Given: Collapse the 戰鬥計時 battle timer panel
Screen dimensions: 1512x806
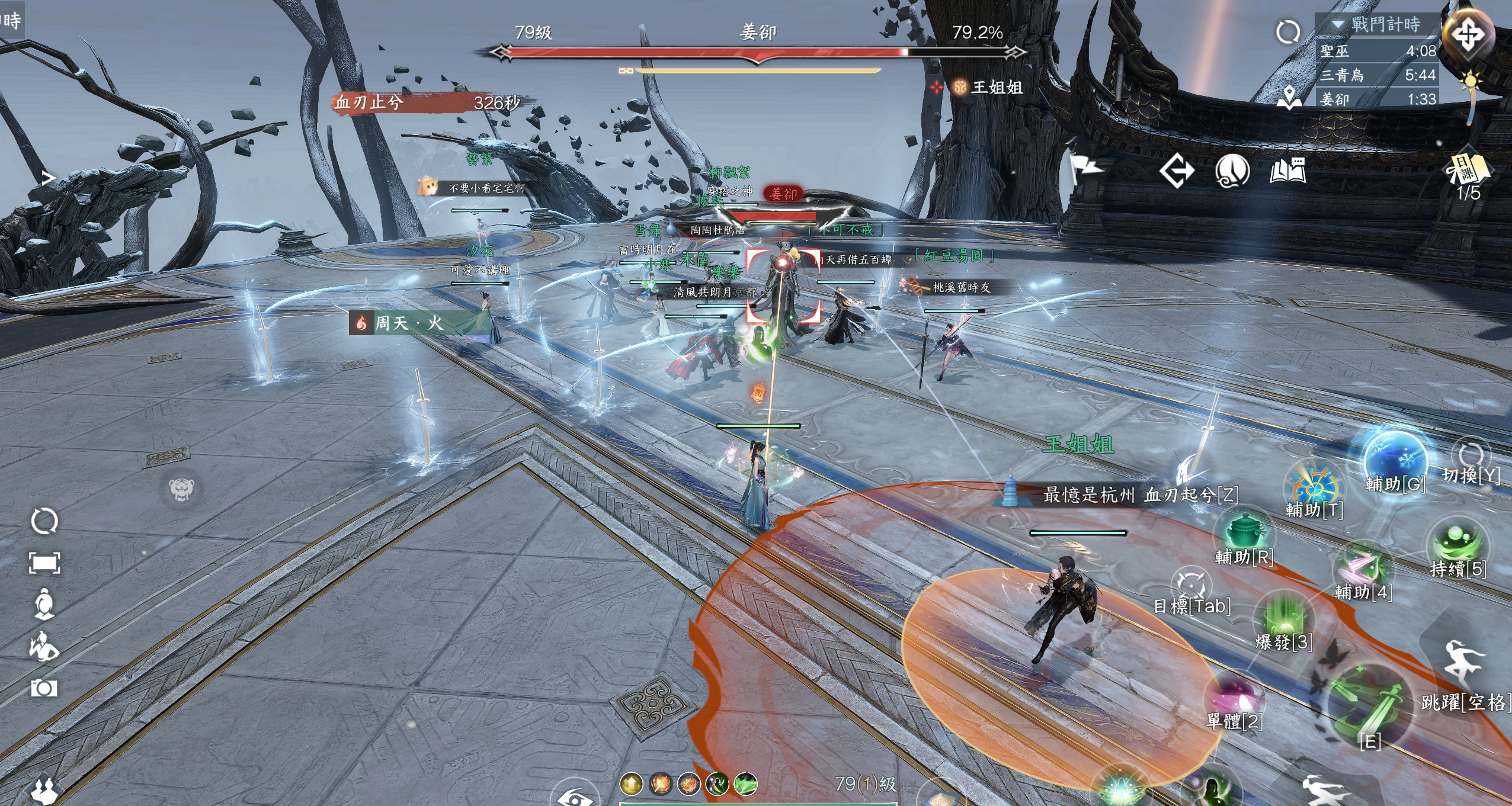Looking at the screenshot, I should 1337,24.
